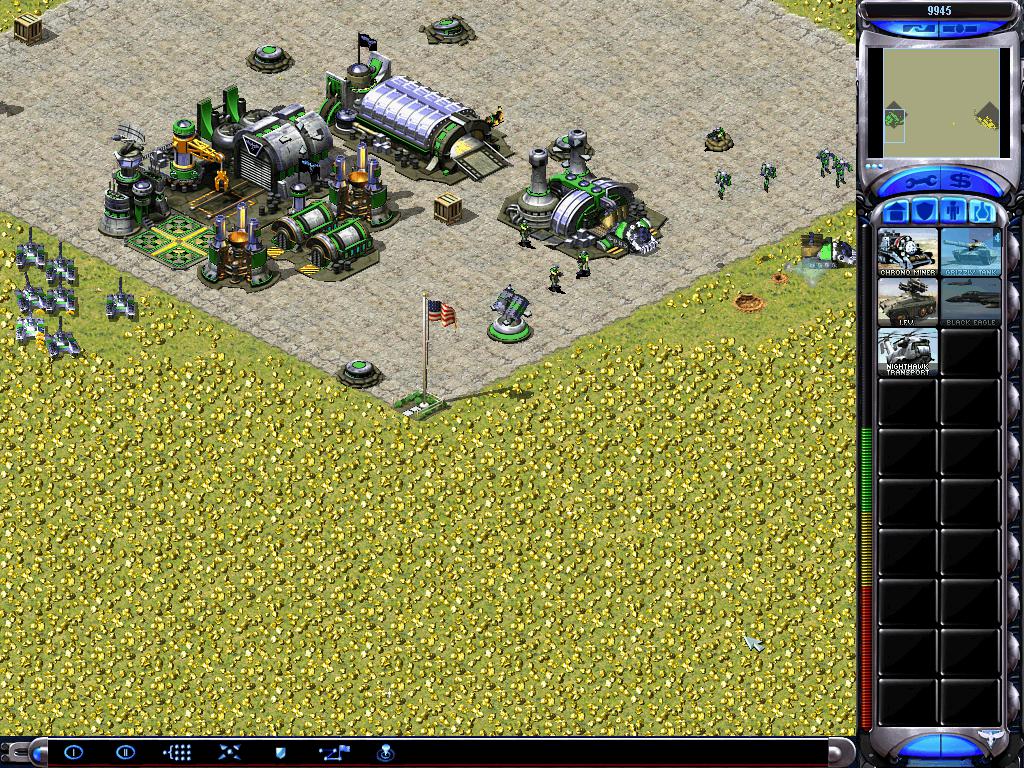Open the defenses build tab
Viewport: 1024px width, 768px height.
[924, 212]
